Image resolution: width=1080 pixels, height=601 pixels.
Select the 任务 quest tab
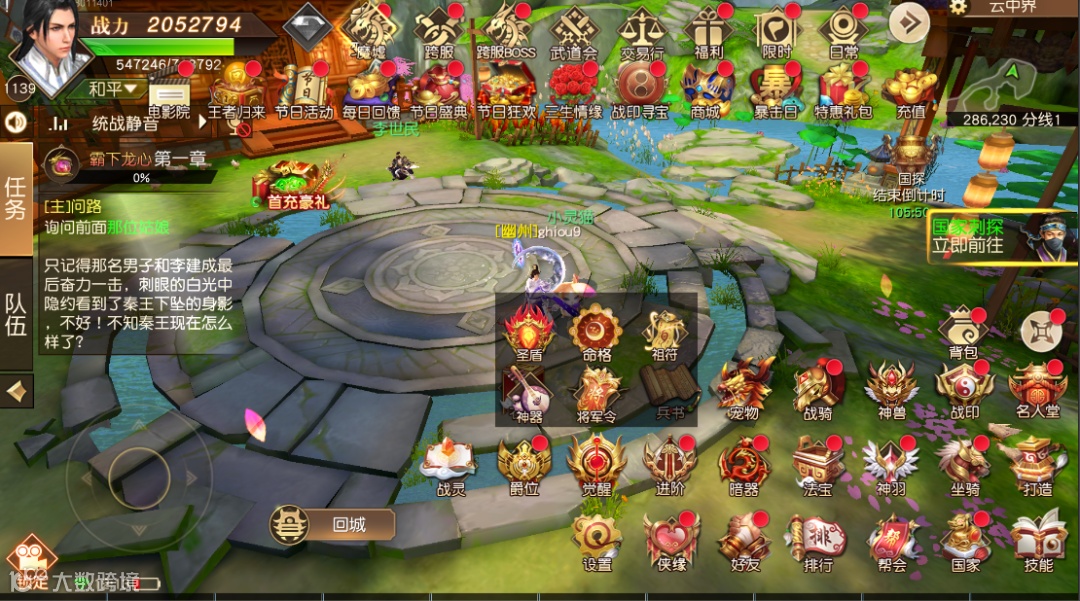click(x=16, y=199)
